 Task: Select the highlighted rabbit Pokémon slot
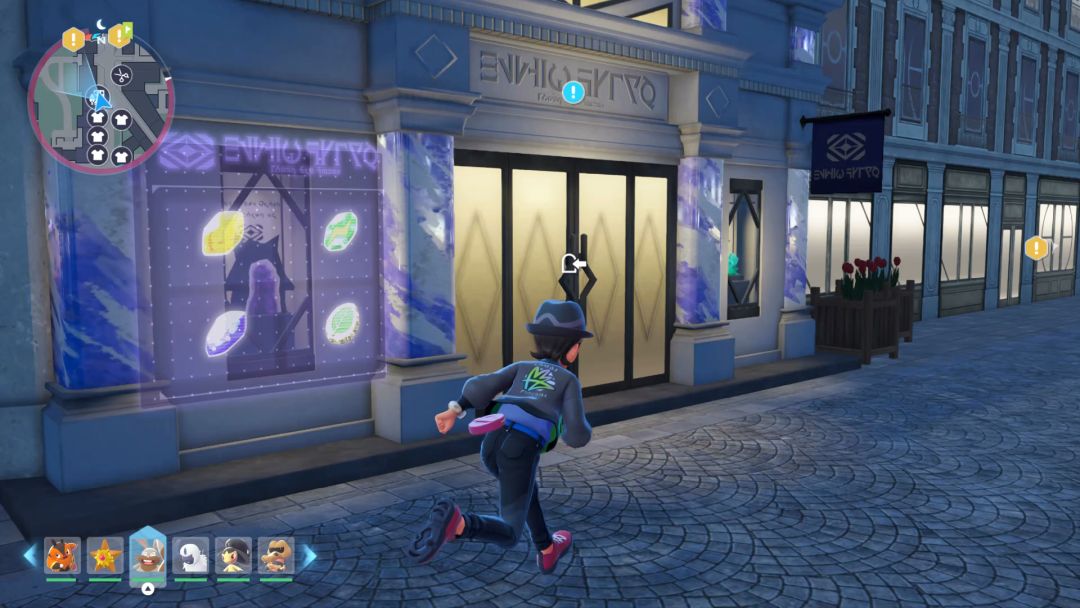point(148,555)
